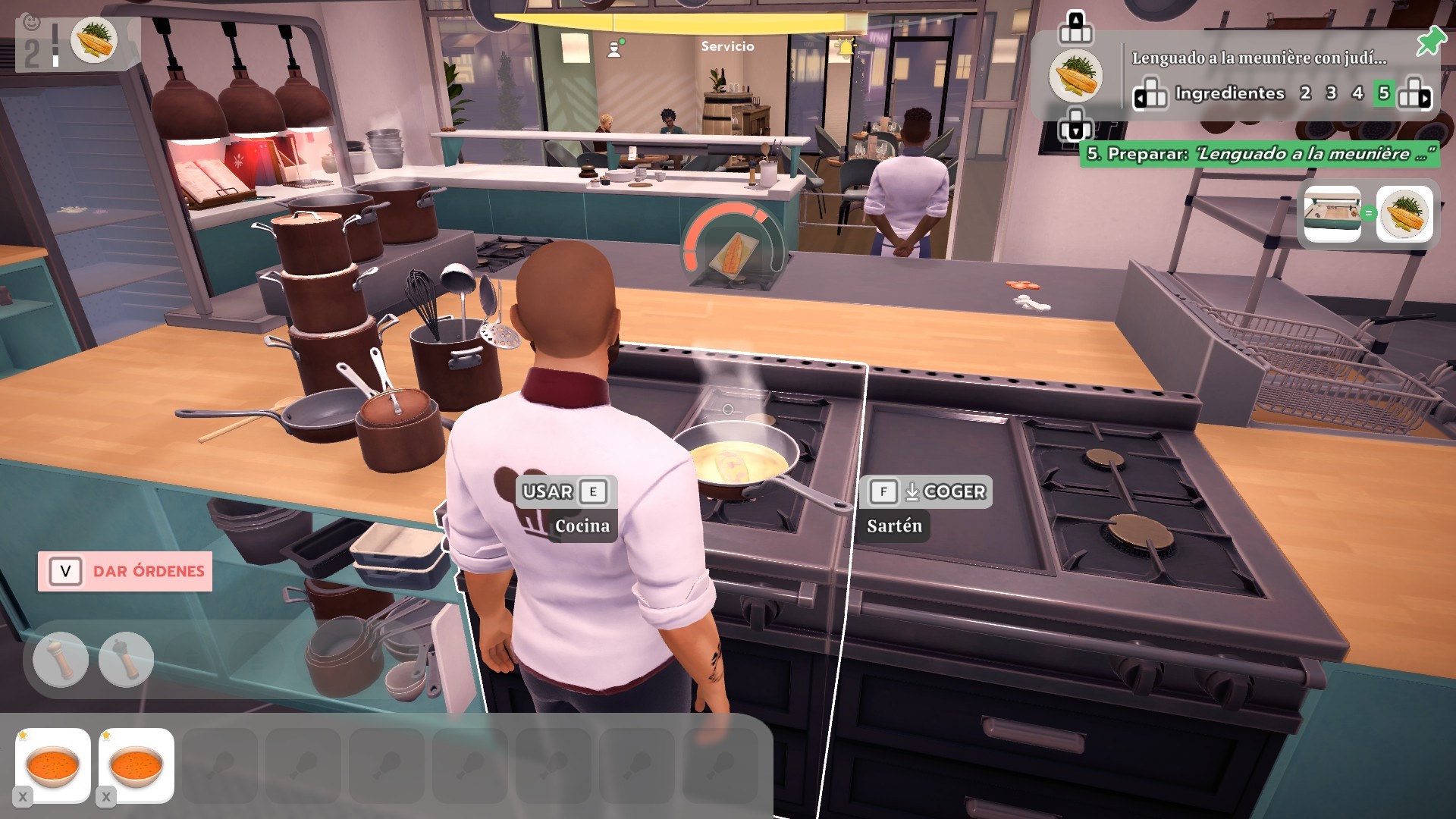The image size is (1456, 819).
Task: Click the Servicio status label
Action: click(727, 46)
